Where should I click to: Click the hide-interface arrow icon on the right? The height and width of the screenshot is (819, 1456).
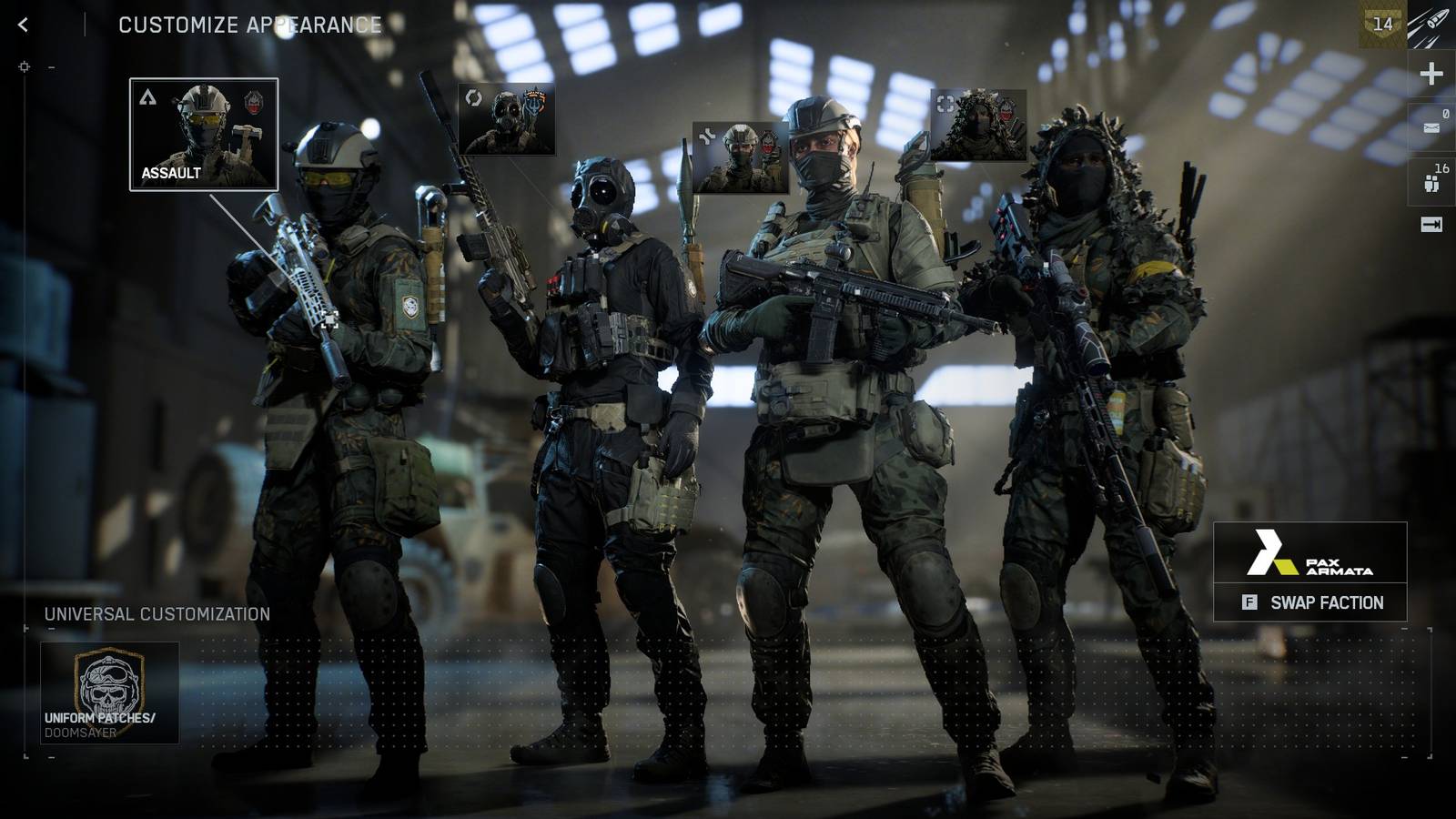(x=1431, y=226)
